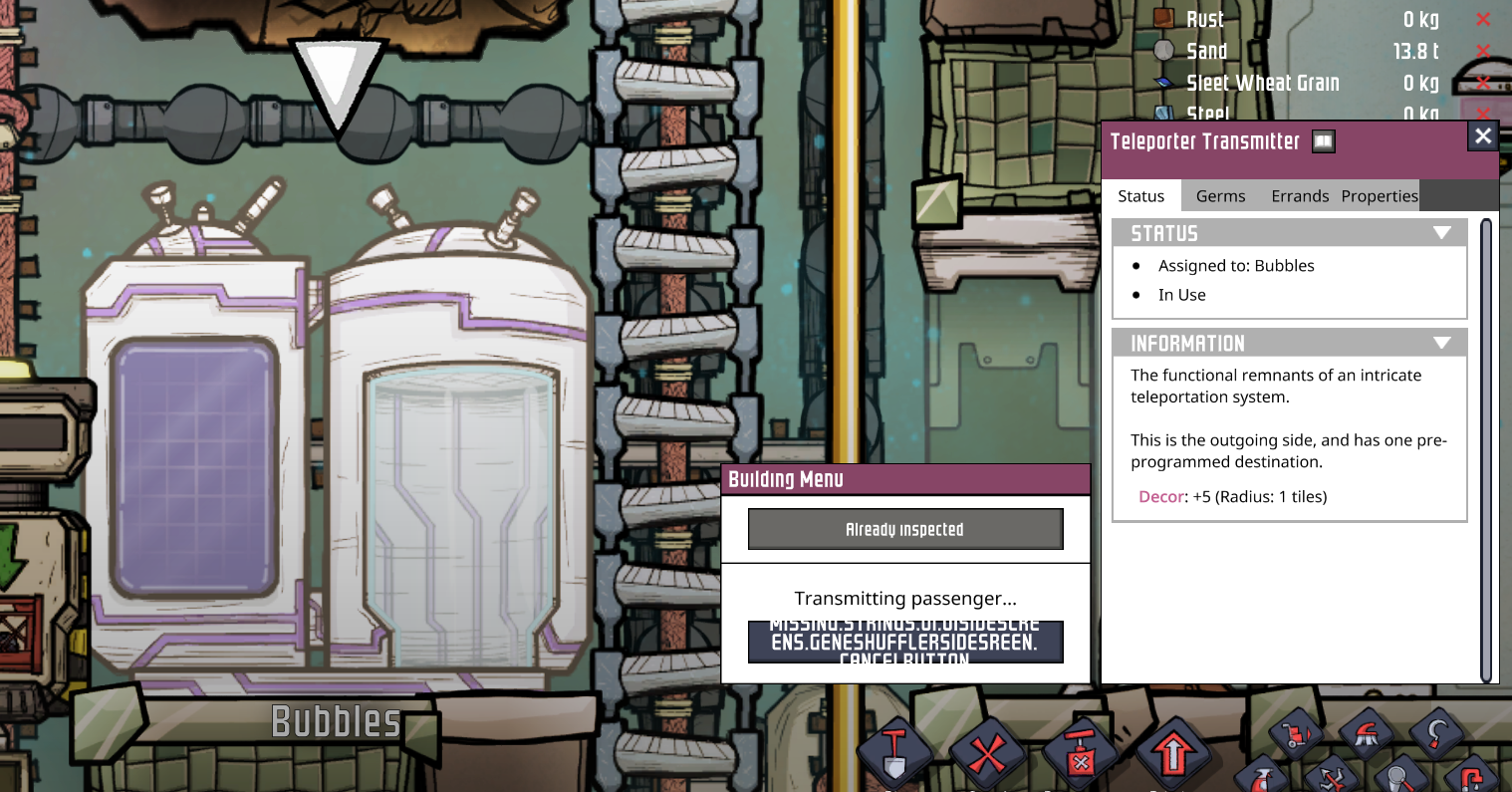Collapse the STATUS section
The width and height of the screenshot is (1512, 792).
[x=1443, y=232]
